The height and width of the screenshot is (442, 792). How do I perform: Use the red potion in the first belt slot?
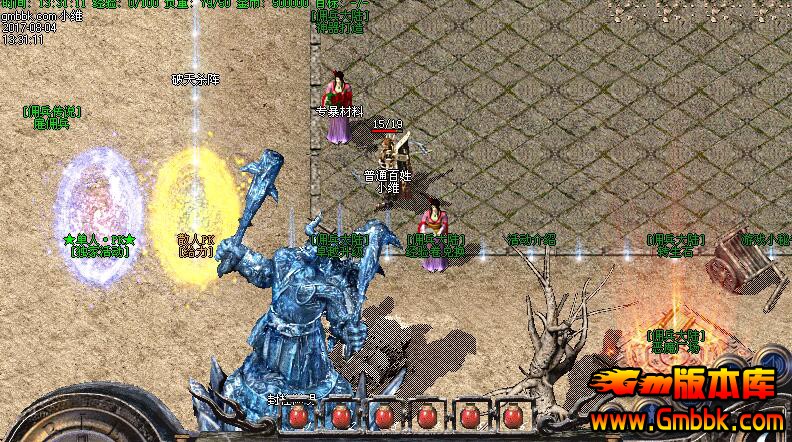(297, 416)
